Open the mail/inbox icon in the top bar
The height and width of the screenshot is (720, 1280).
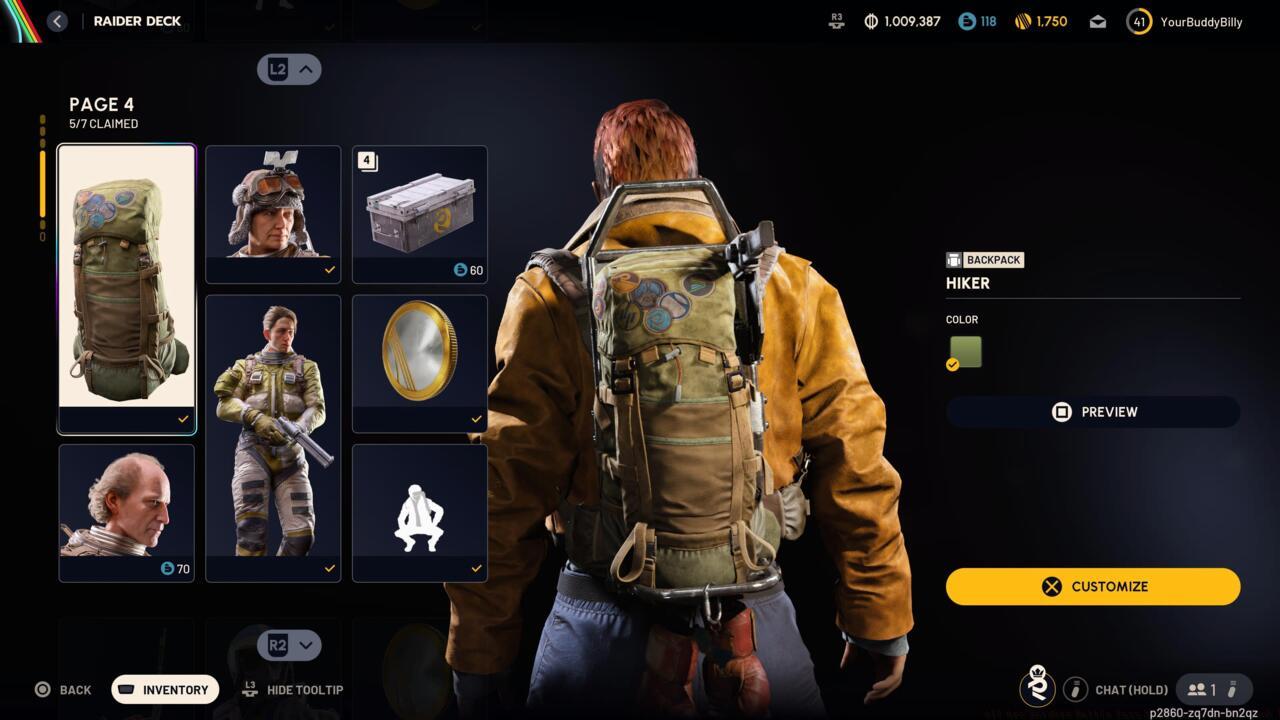[1097, 20]
